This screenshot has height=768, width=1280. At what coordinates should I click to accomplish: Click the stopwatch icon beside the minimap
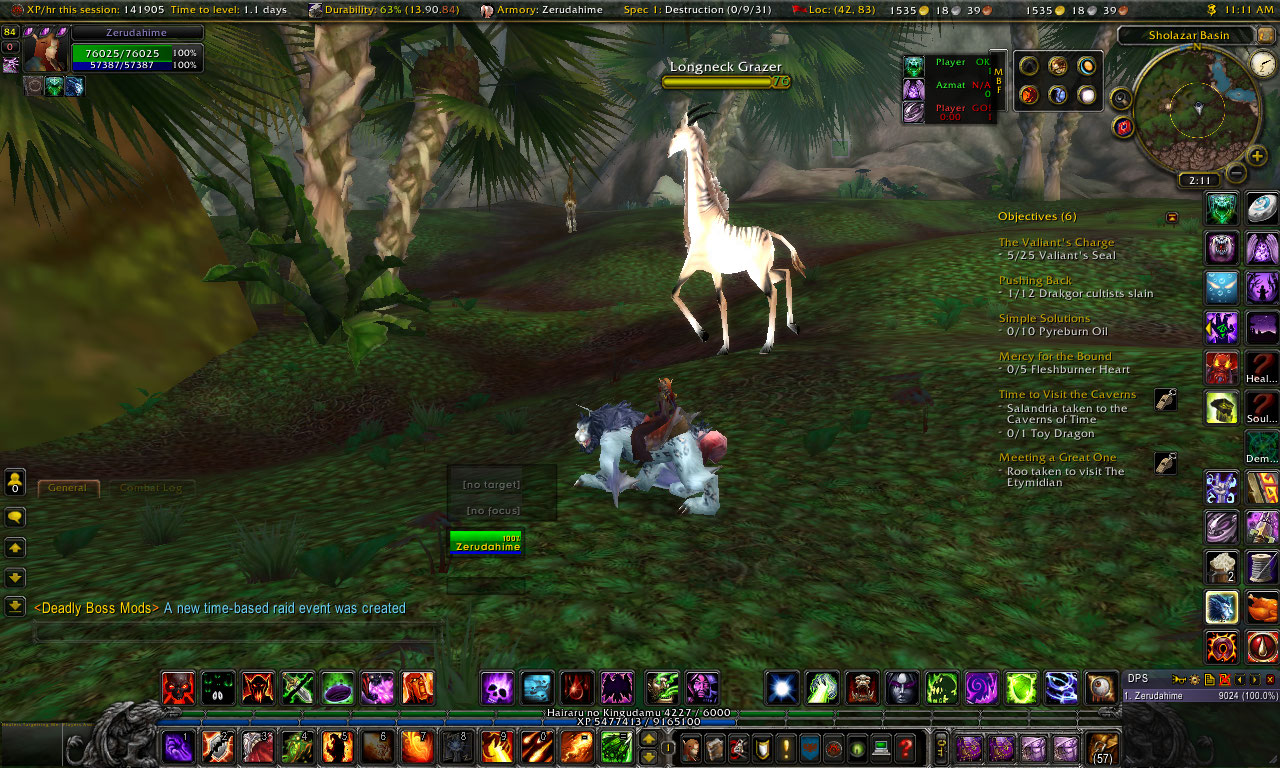point(1263,63)
